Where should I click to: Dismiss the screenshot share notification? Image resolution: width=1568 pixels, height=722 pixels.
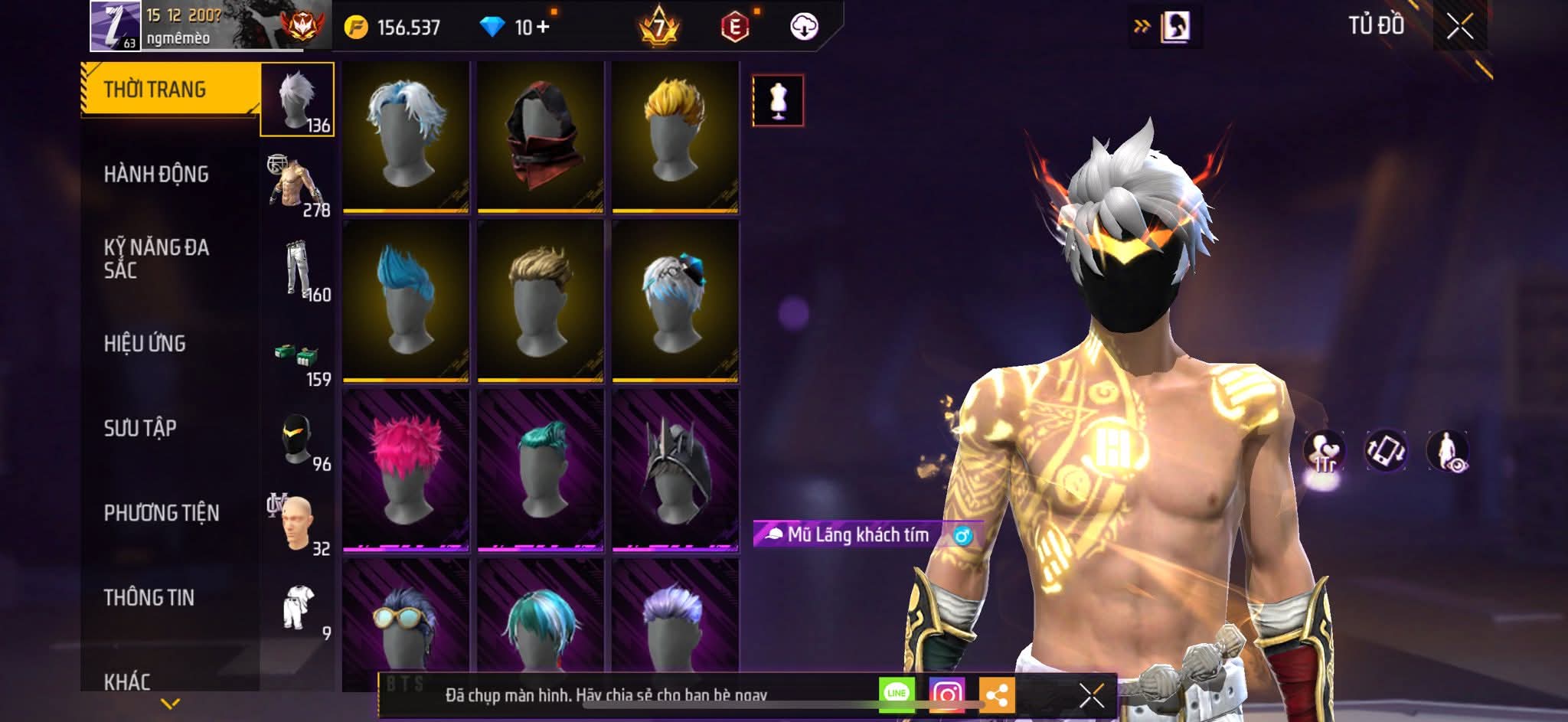pos(1092,695)
